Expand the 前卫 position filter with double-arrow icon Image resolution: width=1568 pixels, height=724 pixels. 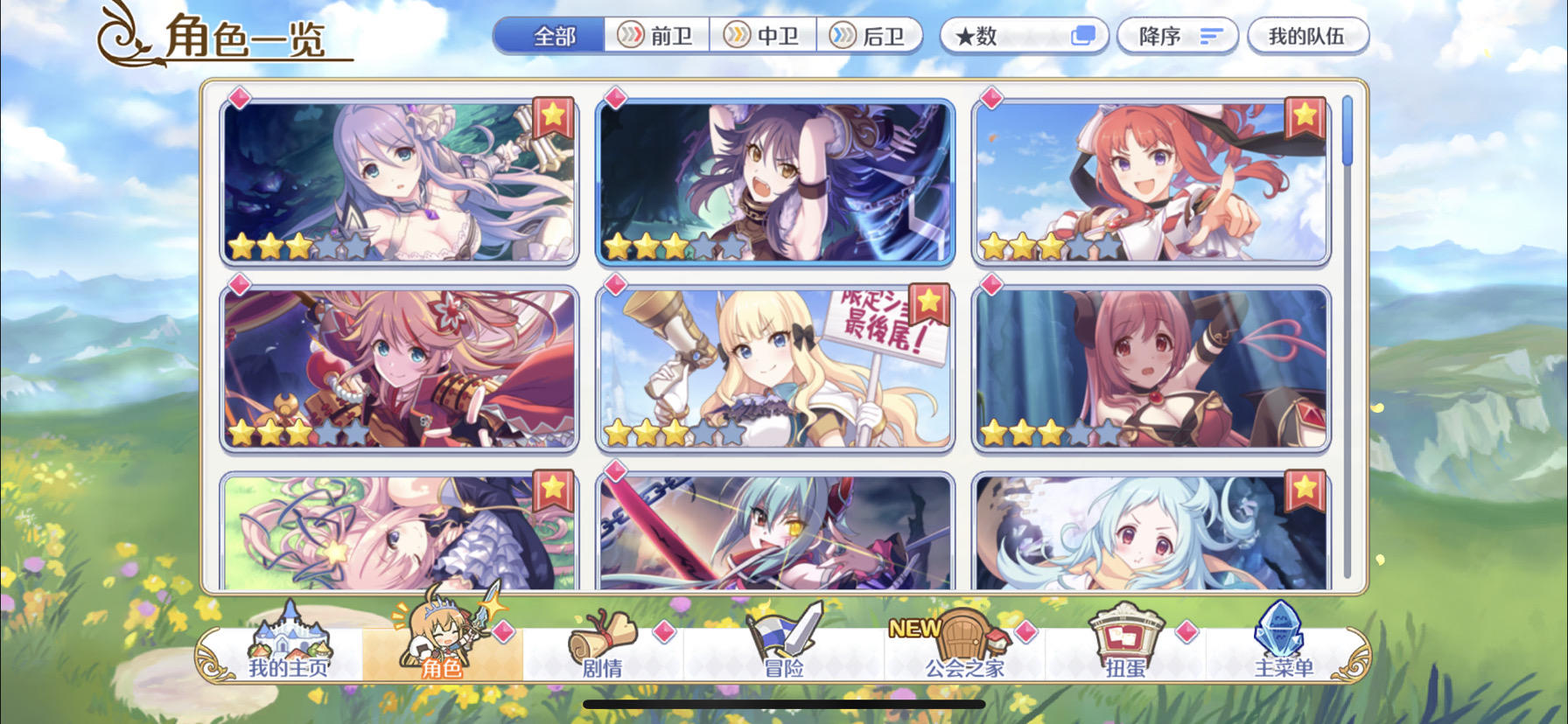[x=654, y=36]
